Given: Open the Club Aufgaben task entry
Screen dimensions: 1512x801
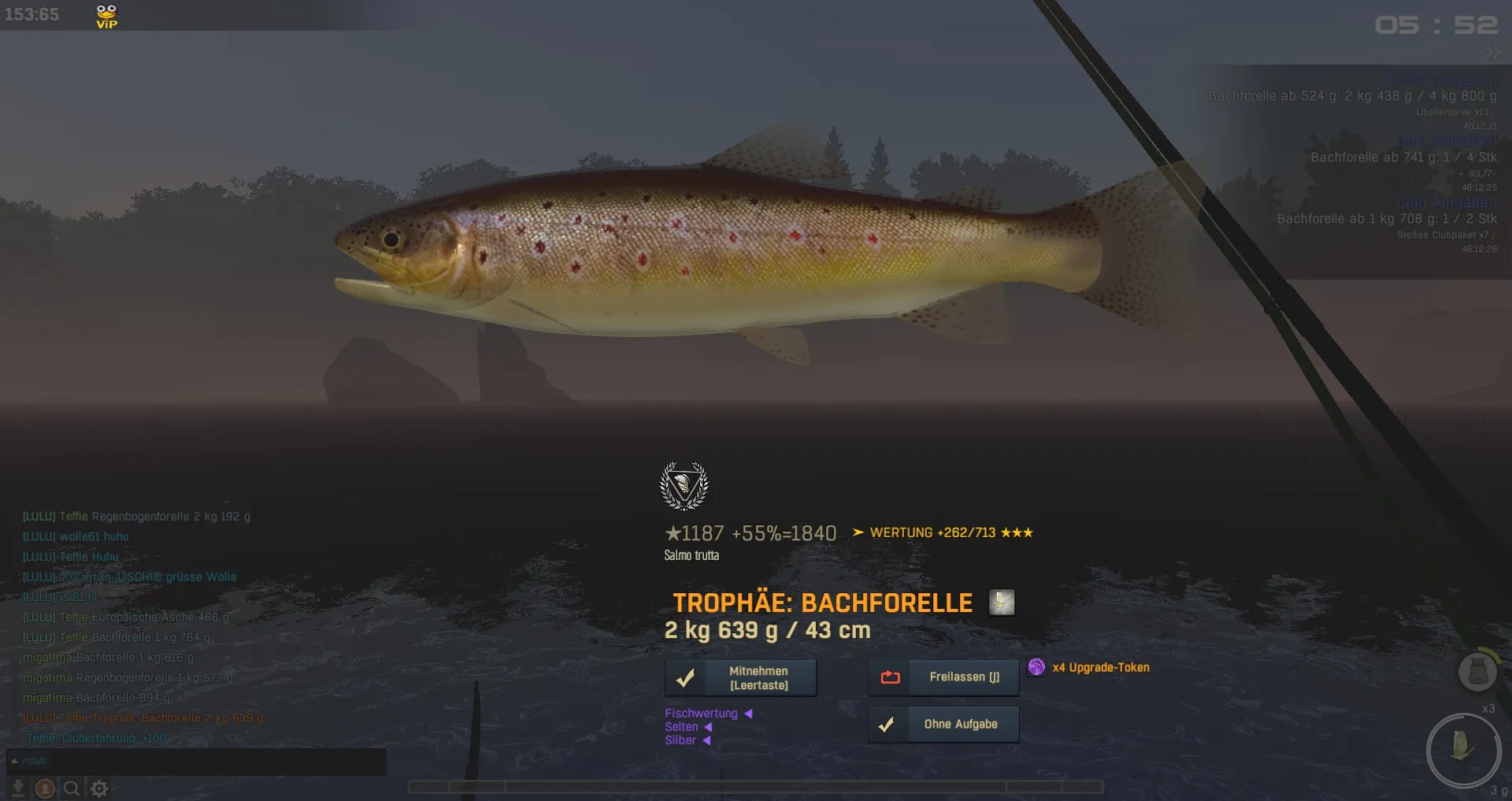Looking at the screenshot, I should (x=1447, y=202).
